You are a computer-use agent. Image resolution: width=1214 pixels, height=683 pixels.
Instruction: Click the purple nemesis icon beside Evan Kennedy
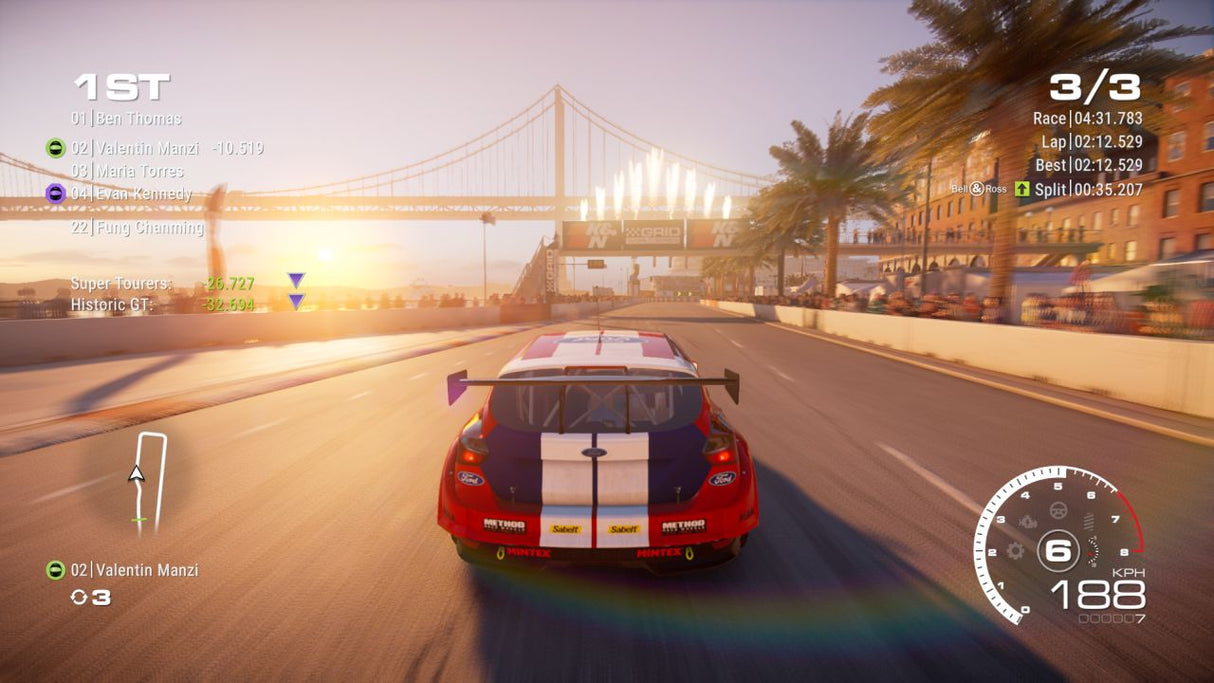(56, 194)
